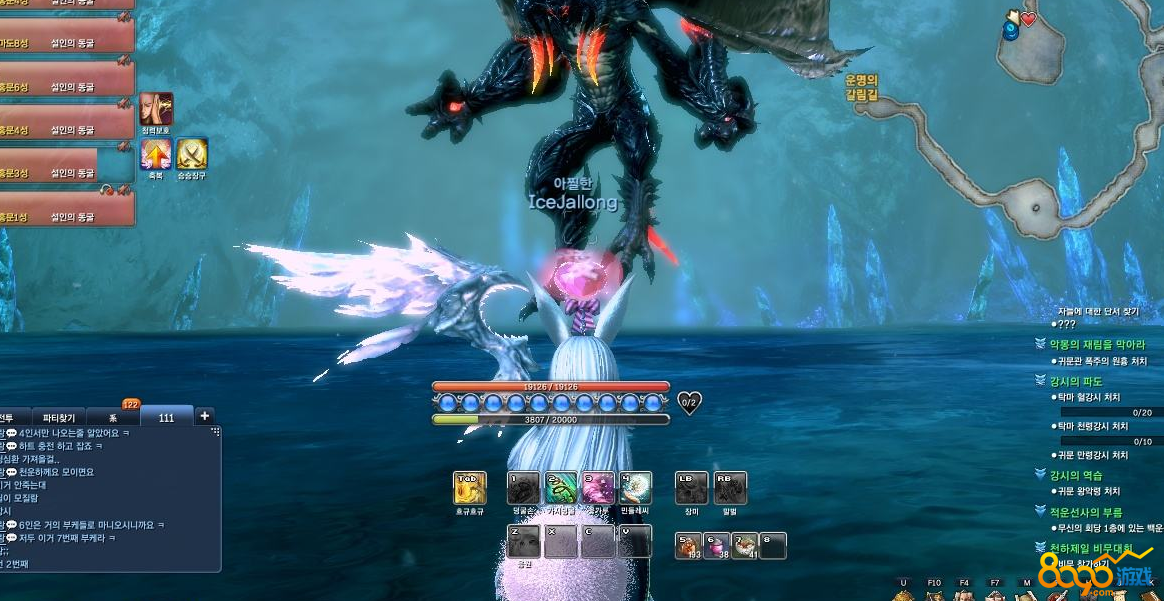Drink the pink potion in slot 6
1164x601 pixels.
(716, 545)
